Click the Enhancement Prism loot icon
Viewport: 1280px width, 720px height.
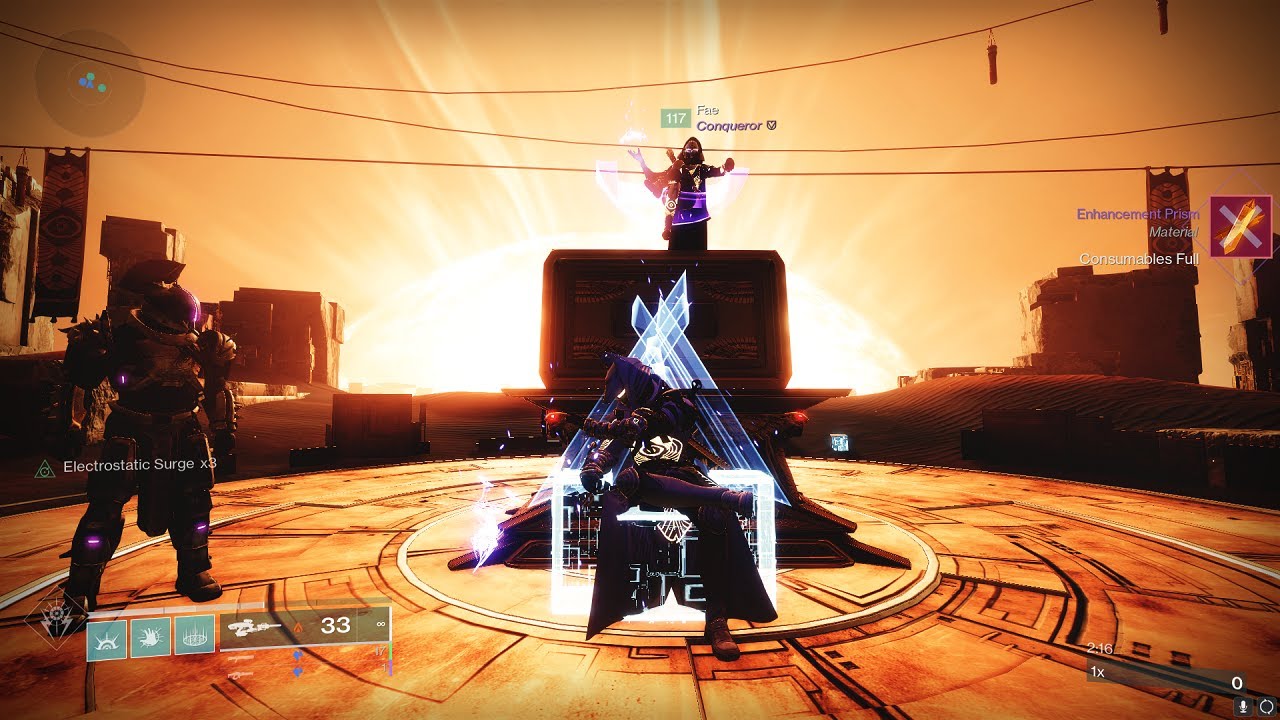[x=1240, y=227]
